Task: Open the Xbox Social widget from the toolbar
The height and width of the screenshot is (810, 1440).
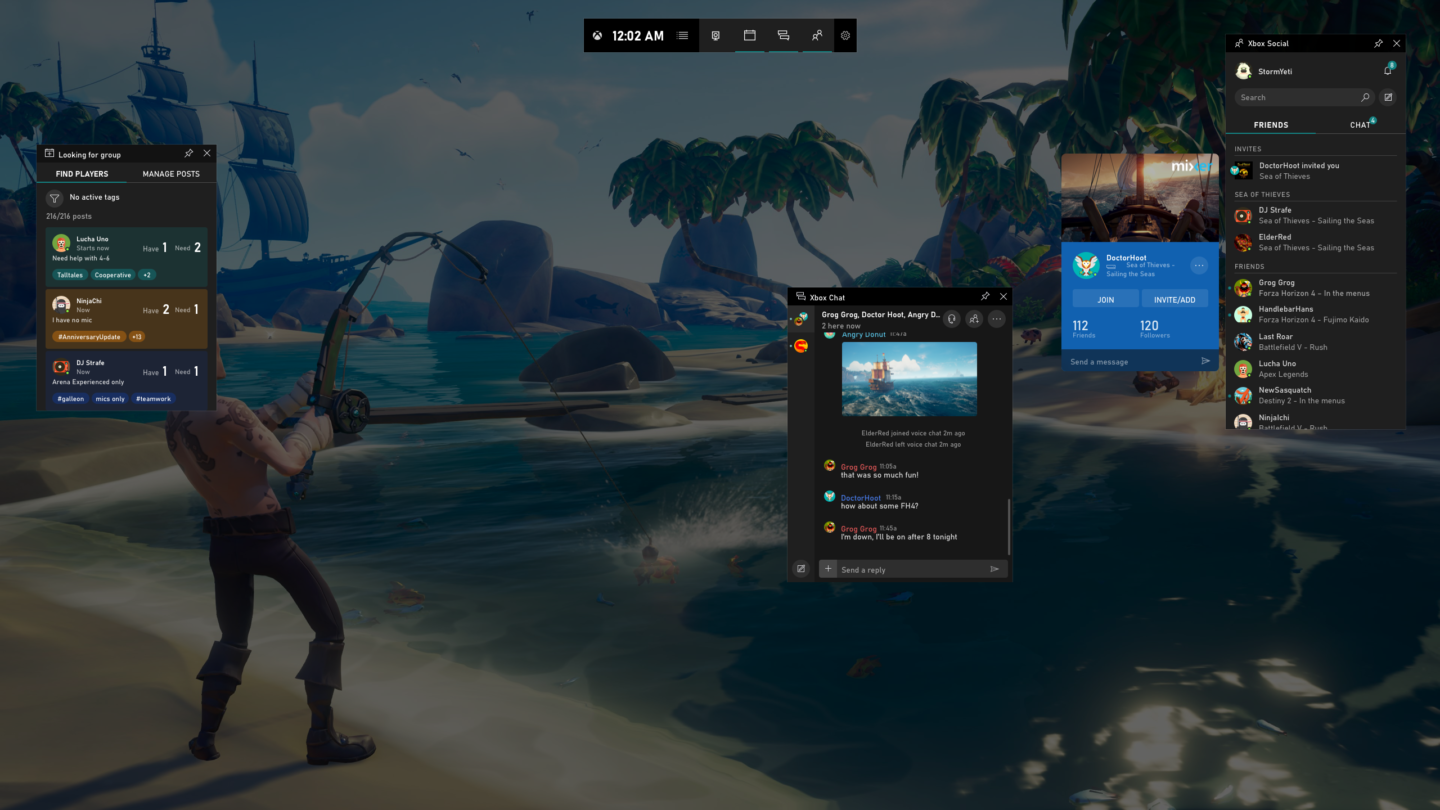Action: pyautogui.click(x=817, y=35)
